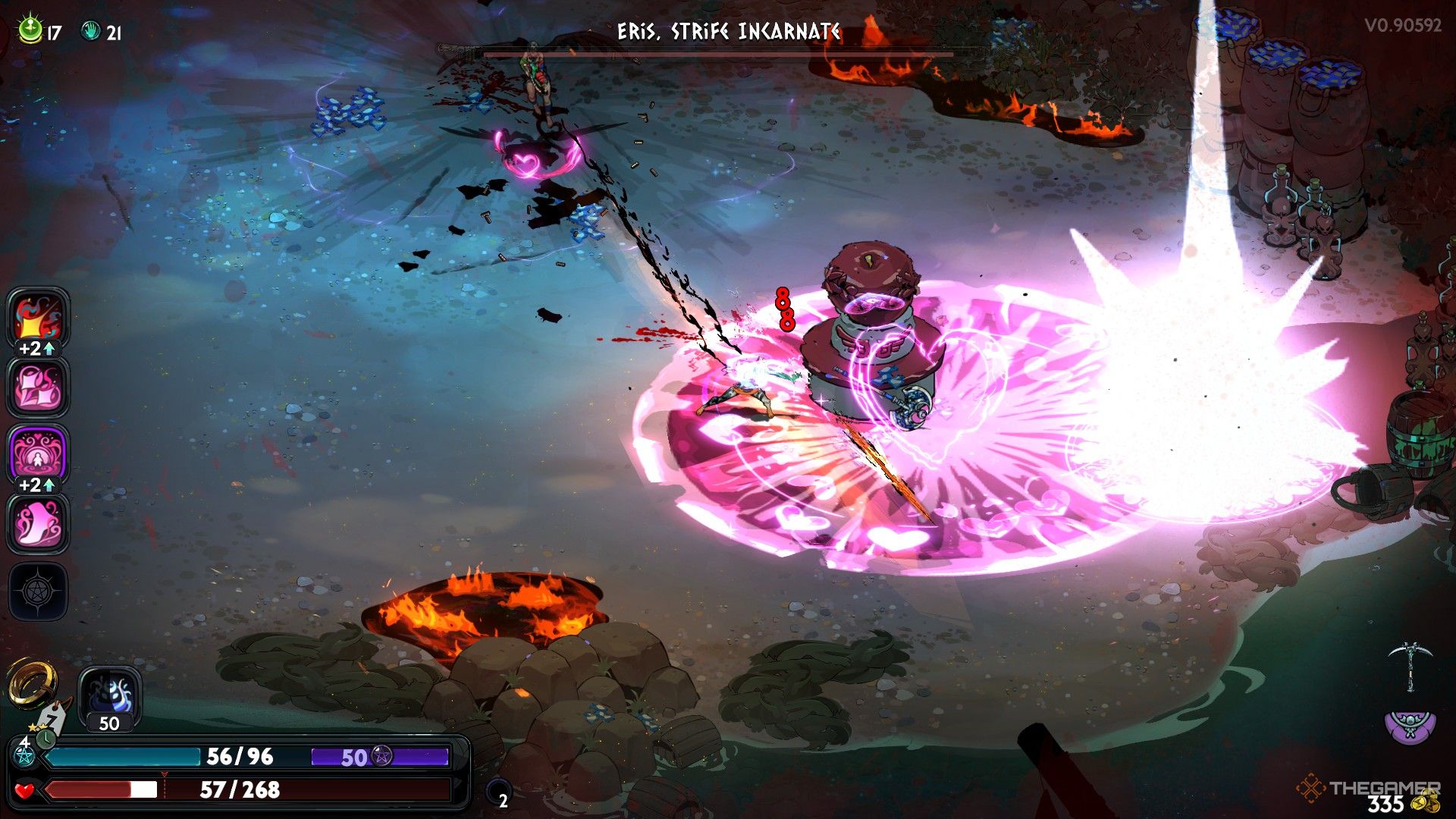Select the red and yellow flame boon icon

coord(37,317)
